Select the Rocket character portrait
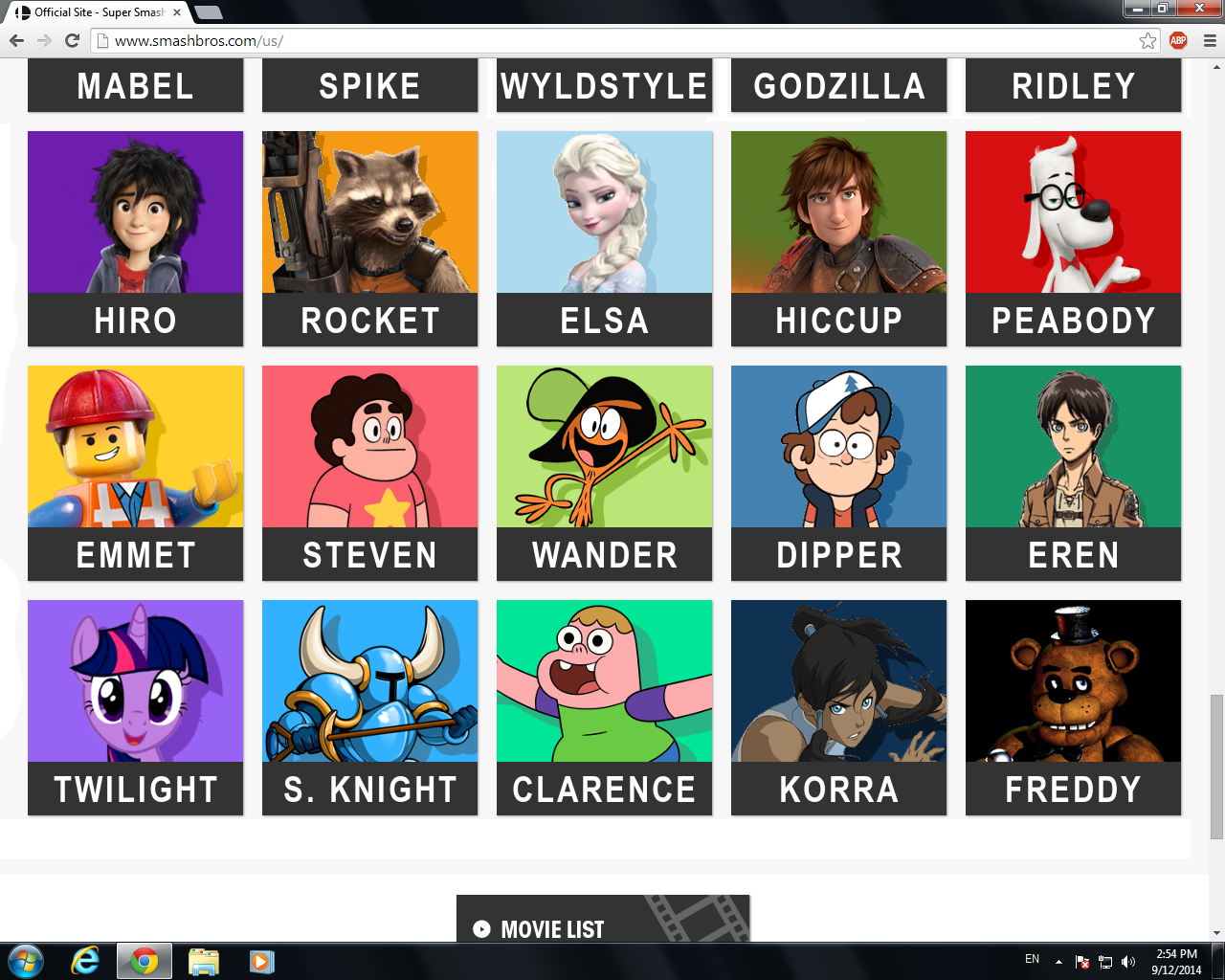This screenshot has height=980, width=1225. (x=369, y=212)
